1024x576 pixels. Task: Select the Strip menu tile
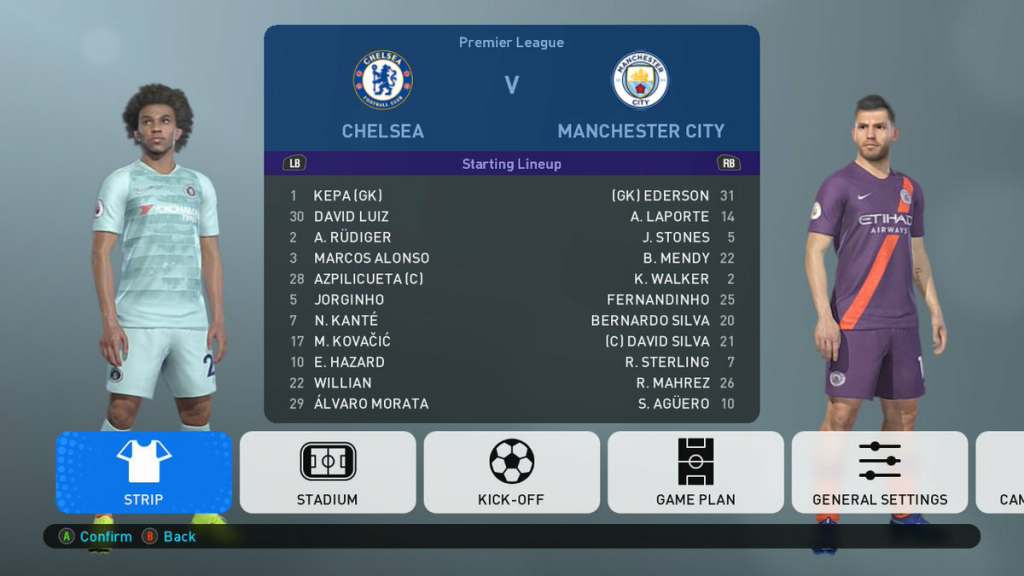point(144,472)
